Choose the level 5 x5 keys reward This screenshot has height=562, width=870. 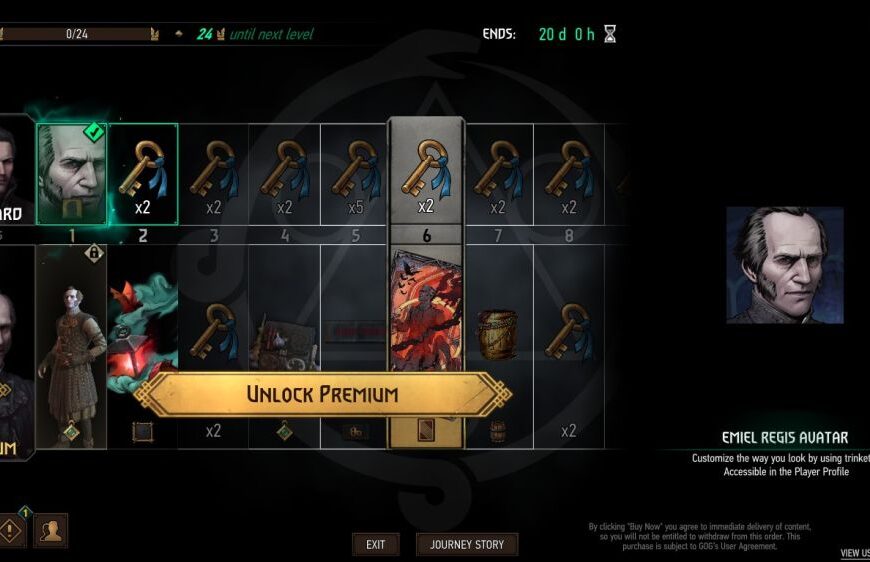356,172
